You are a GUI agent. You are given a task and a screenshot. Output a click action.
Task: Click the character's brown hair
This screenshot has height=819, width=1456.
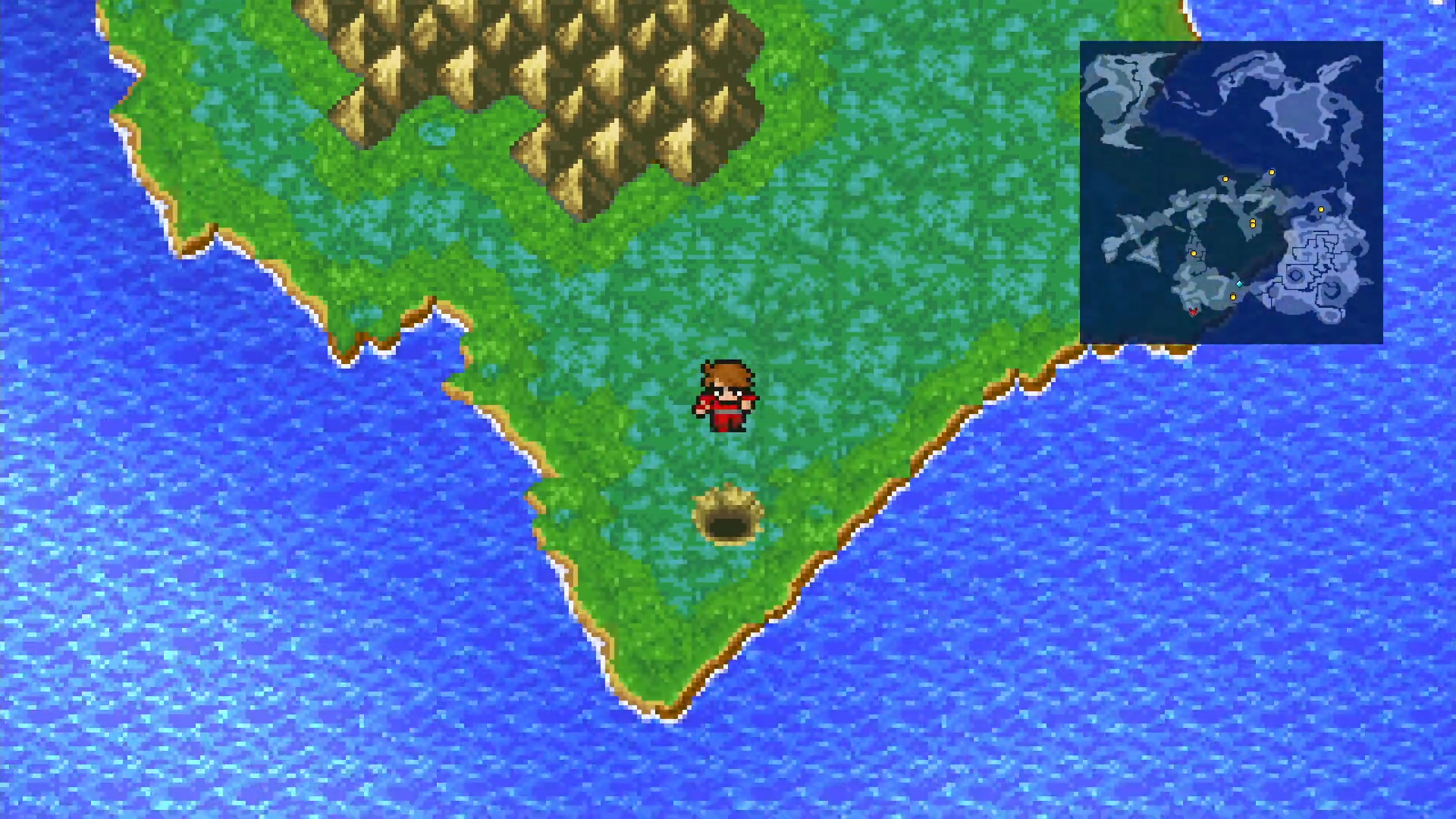726,372
